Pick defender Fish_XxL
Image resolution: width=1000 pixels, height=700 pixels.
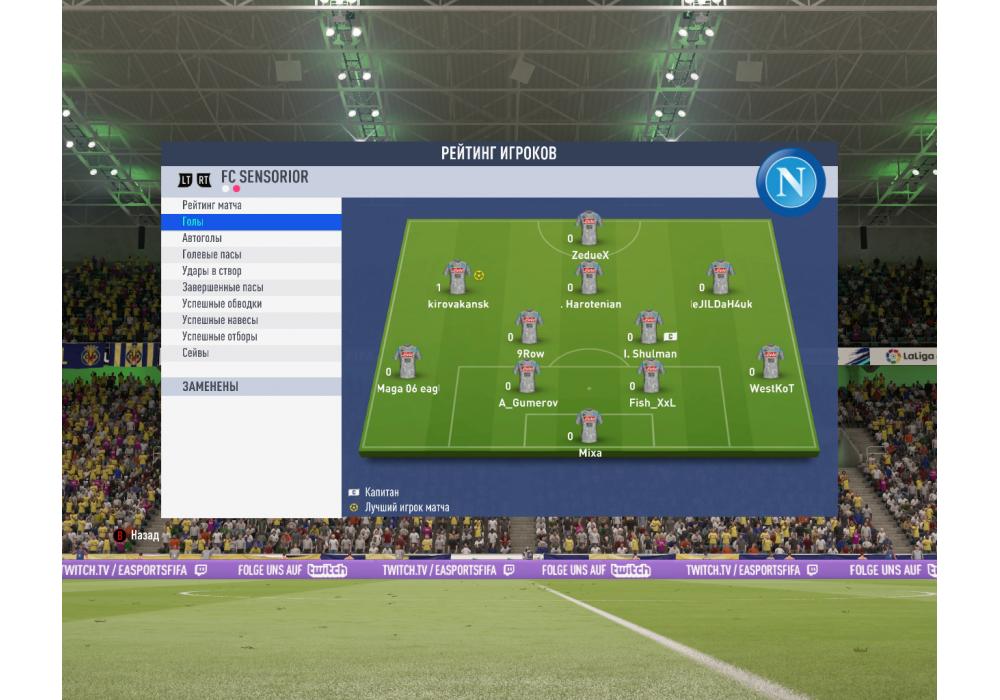pos(651,377)
